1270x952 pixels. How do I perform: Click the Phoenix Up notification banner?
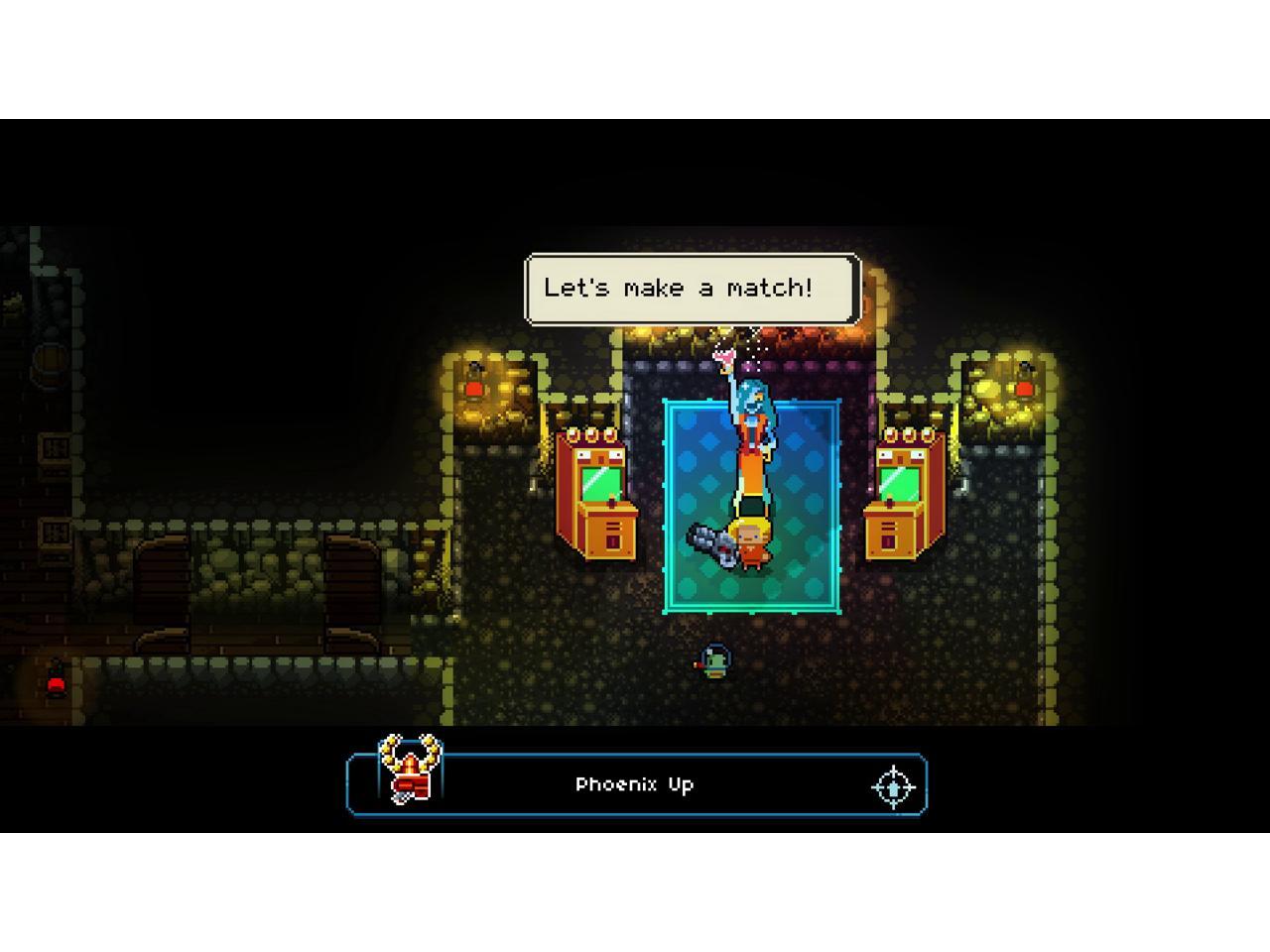tap(635, 784)
